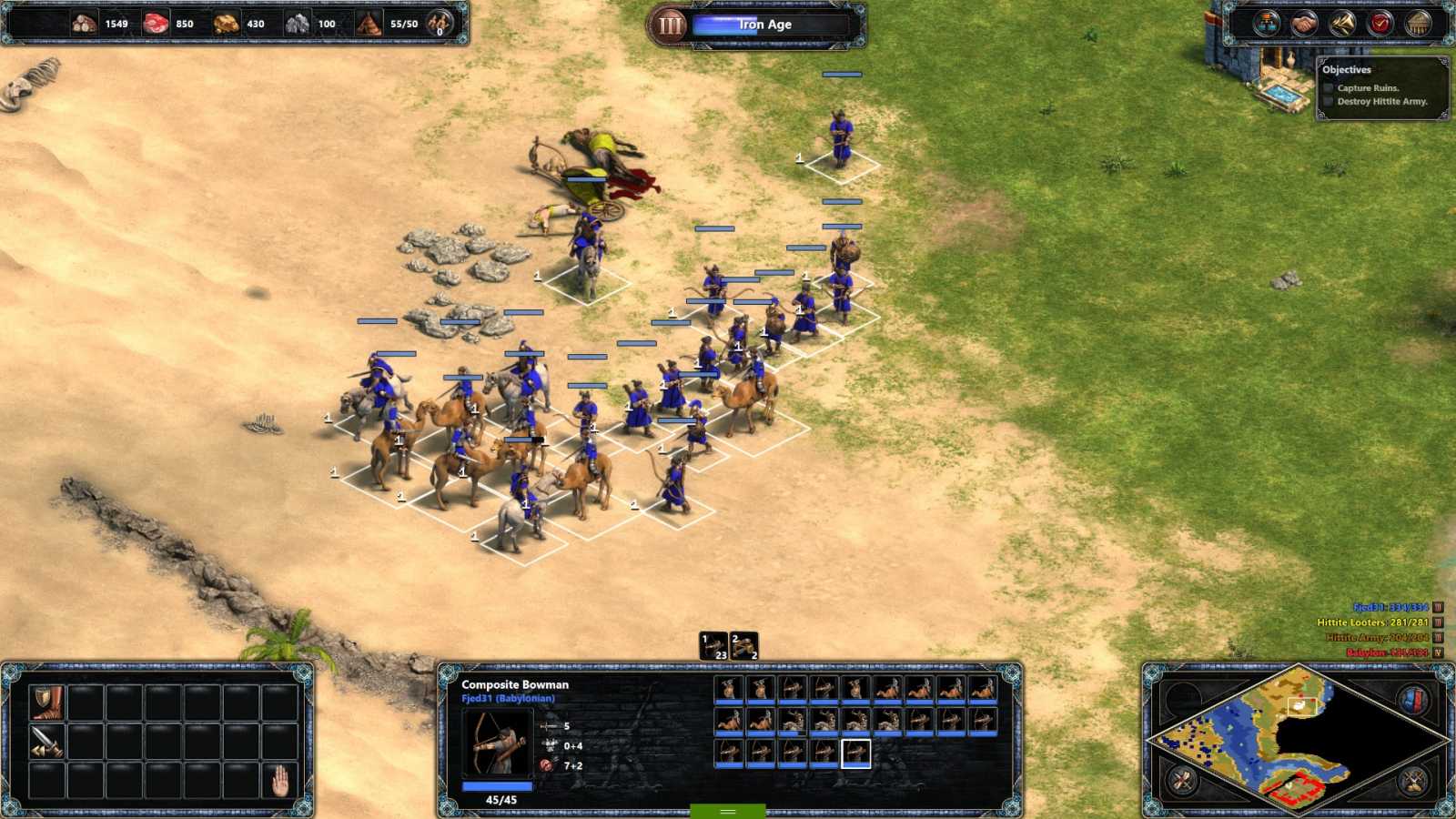Expand the chat bar handle at bottom center
The width and height of the screenshot is (1456, 819).
(x=726, y=809)
